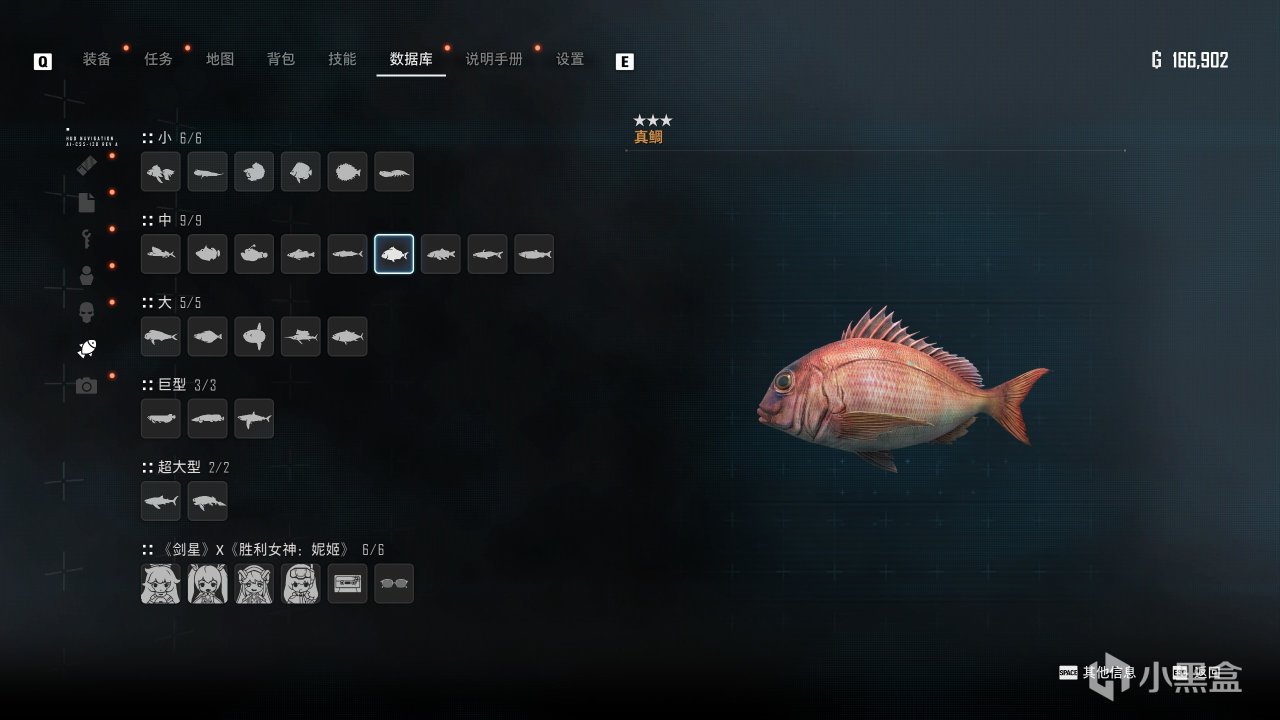This screenshot has height=720, width=1280.
Task: Open the 说明手册 manual tab
Action: 494,59
